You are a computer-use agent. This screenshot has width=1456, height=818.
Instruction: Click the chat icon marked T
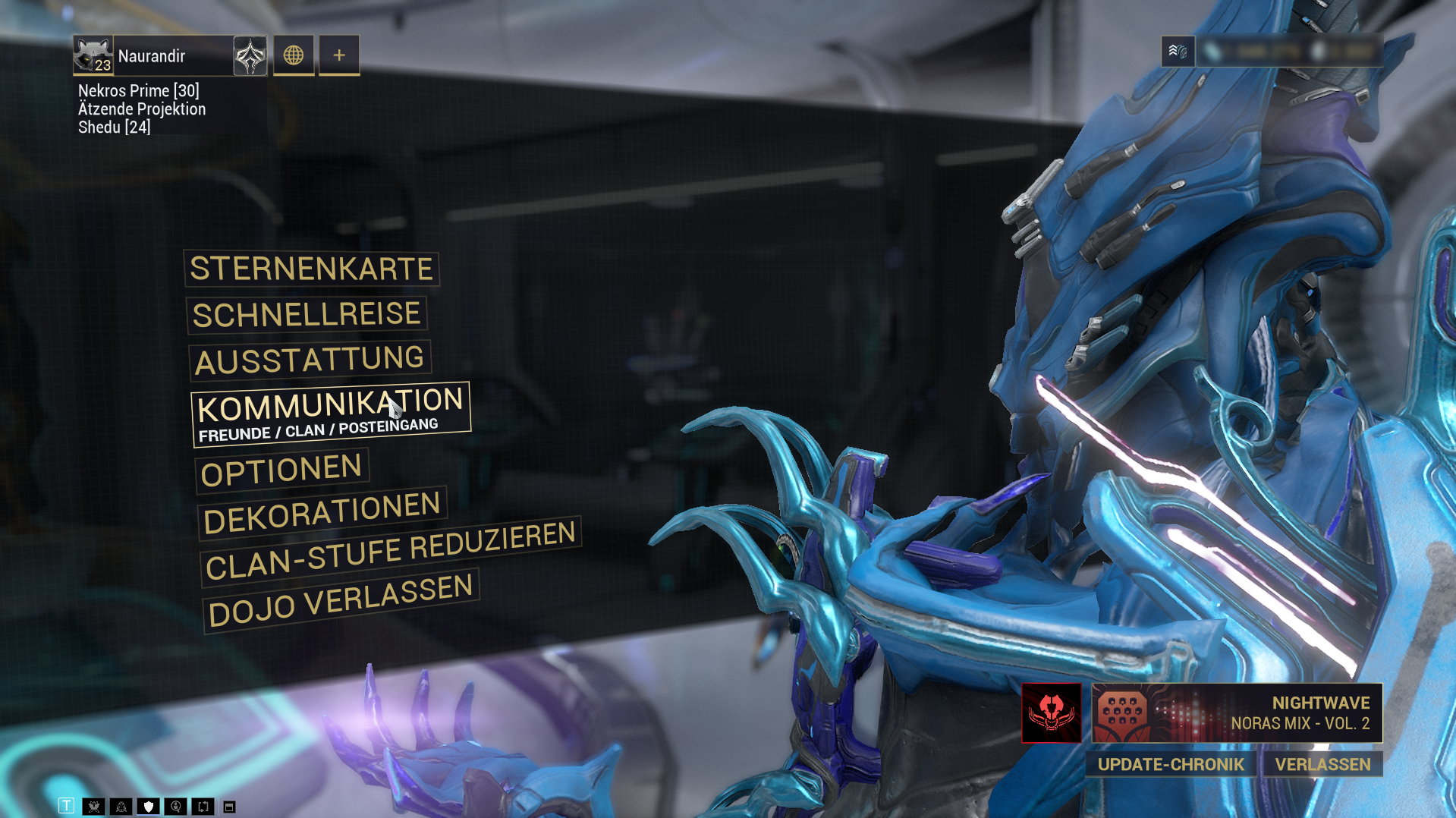click(x=67, y=806)
